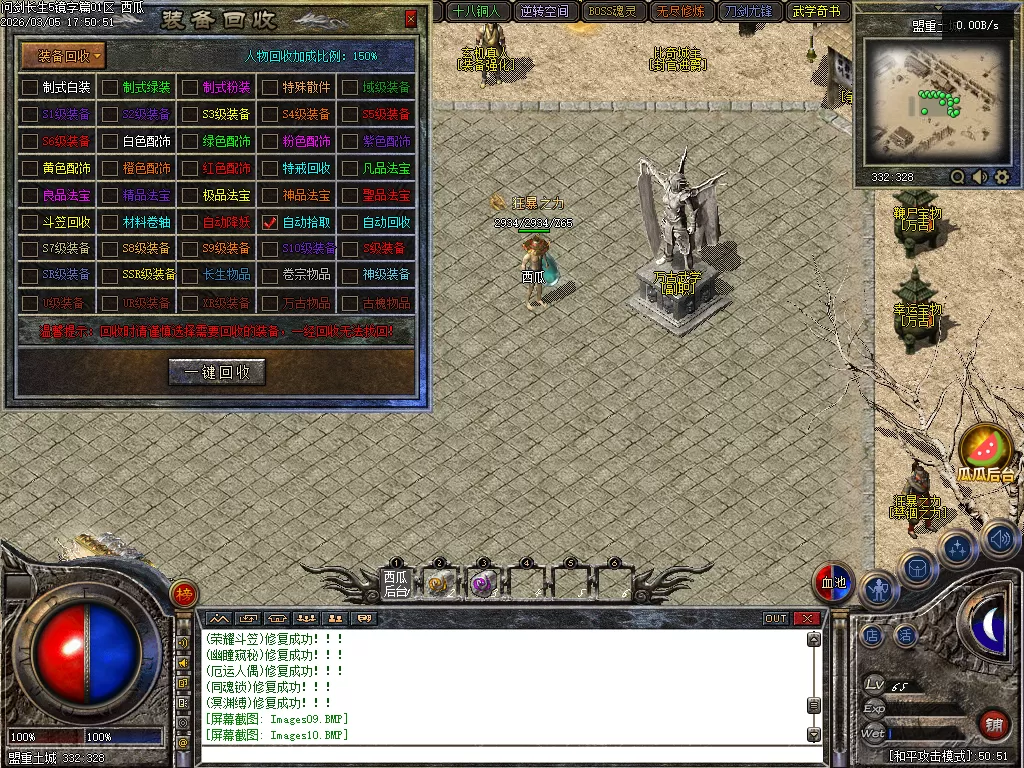Screen dimensions: 1024x768
Task: Click the minimap magnifier zoom icon
Action: (x=958, y=177)
